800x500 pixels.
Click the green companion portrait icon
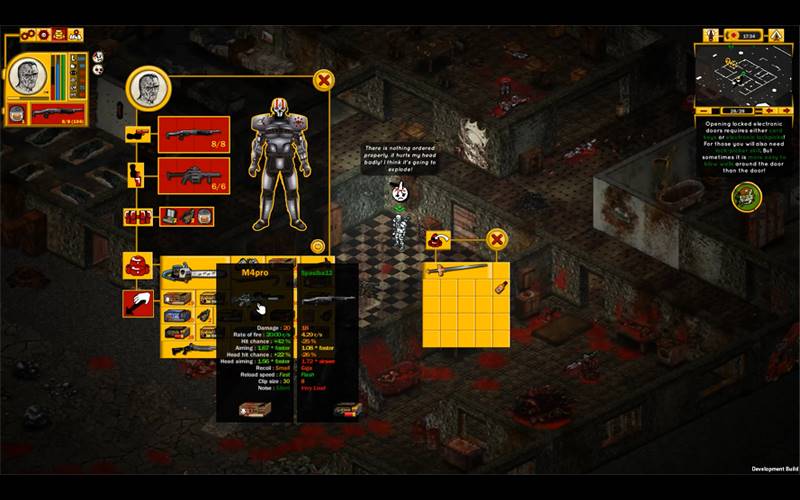[746, 196]
